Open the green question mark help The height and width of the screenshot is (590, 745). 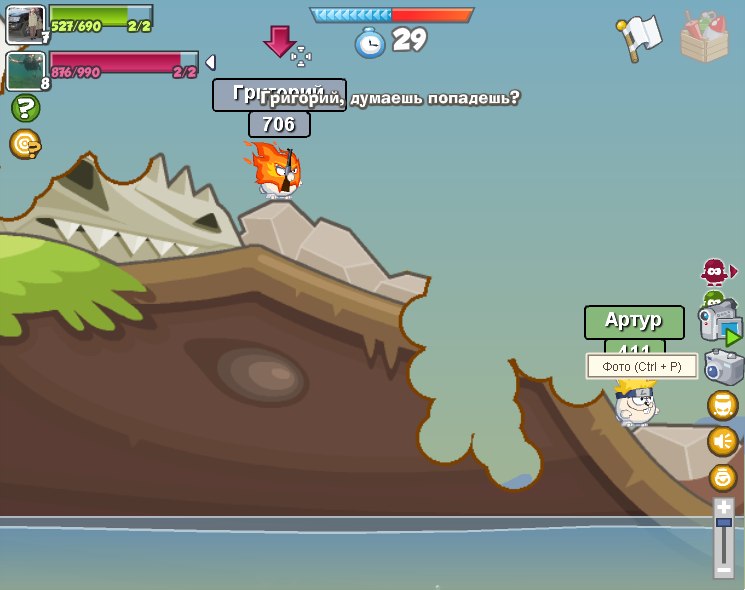(25, 108)
